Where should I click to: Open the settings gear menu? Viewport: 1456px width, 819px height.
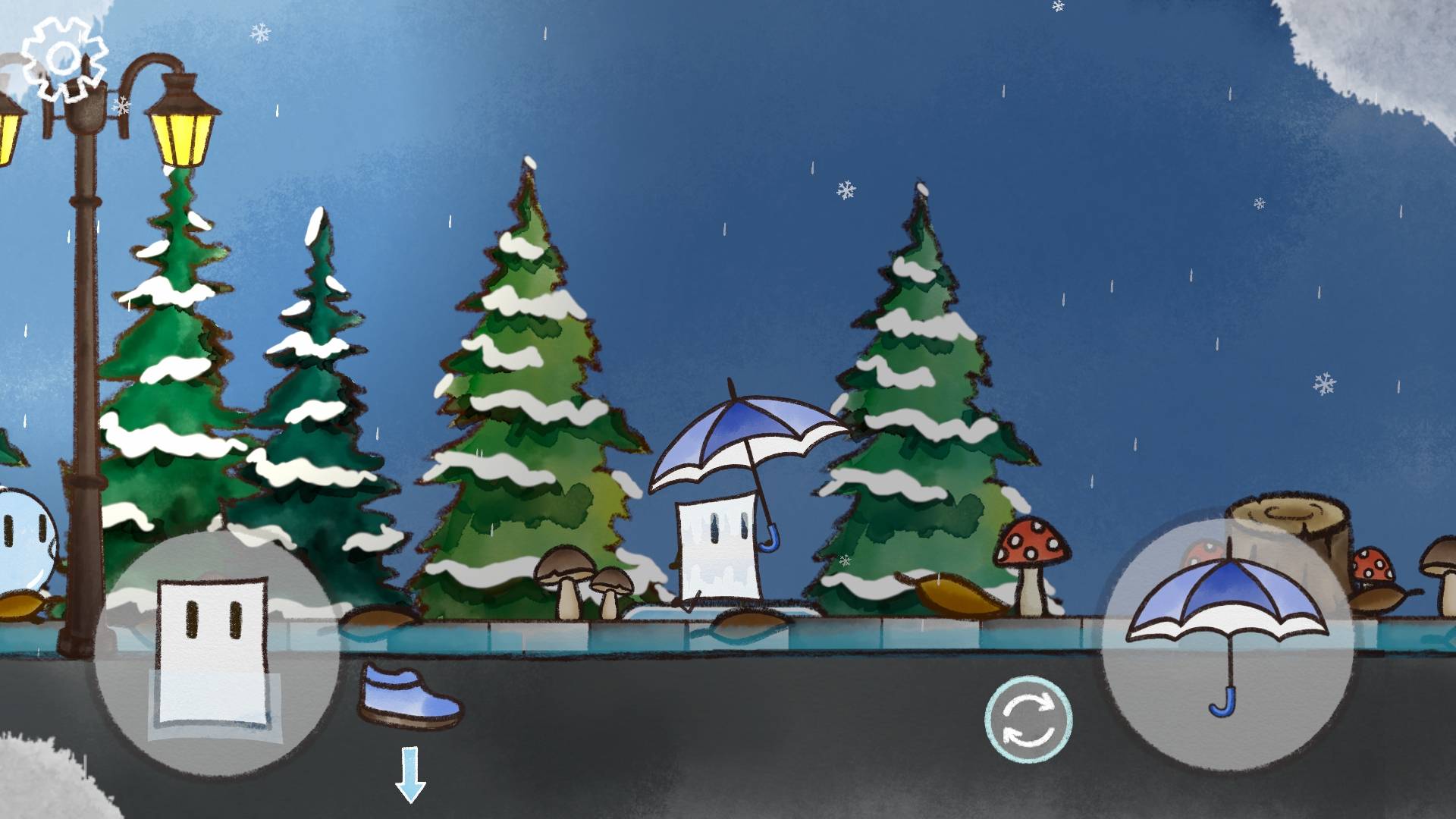click(64, 59)
